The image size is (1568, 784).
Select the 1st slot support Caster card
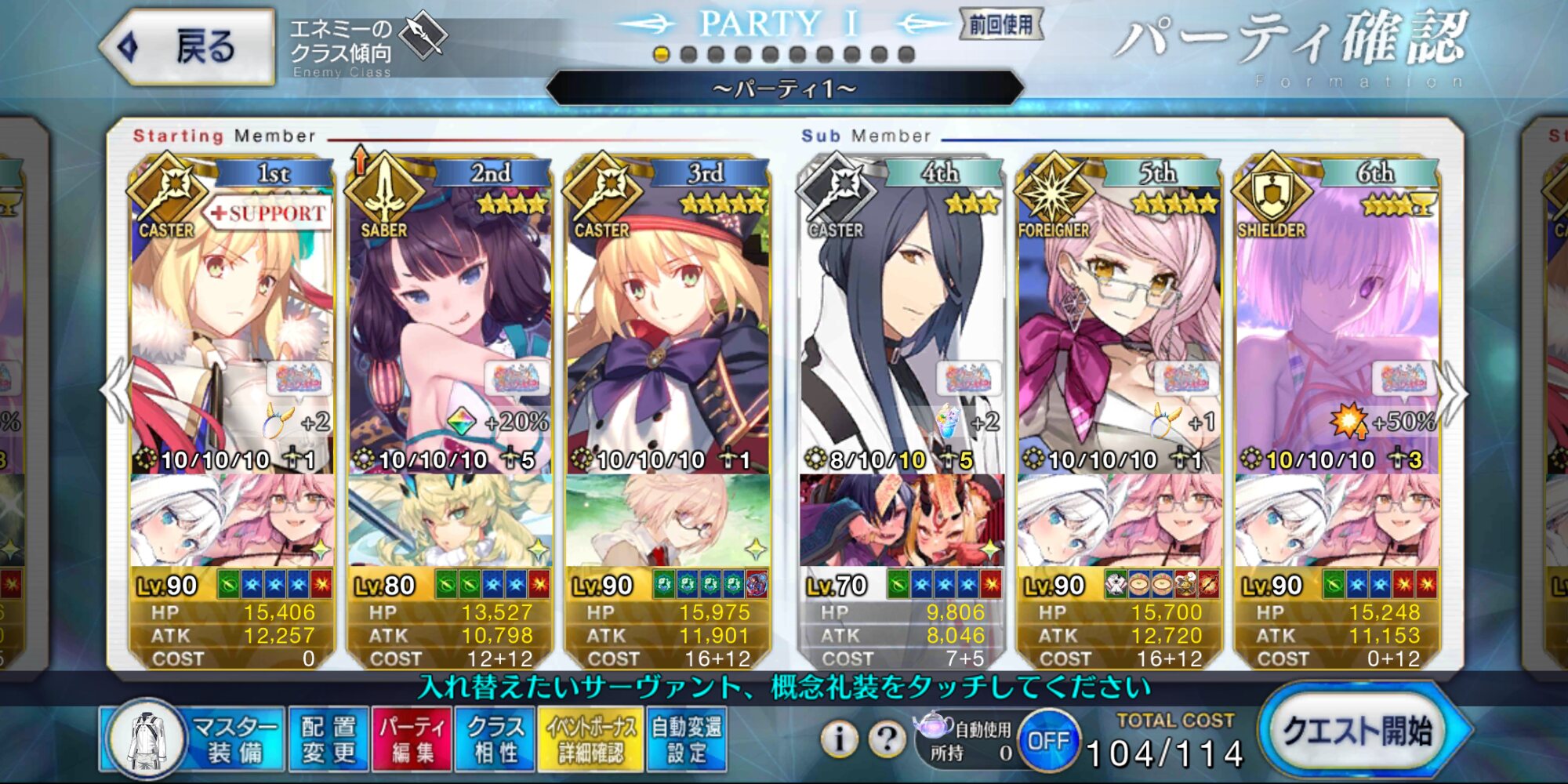point(232,329)
